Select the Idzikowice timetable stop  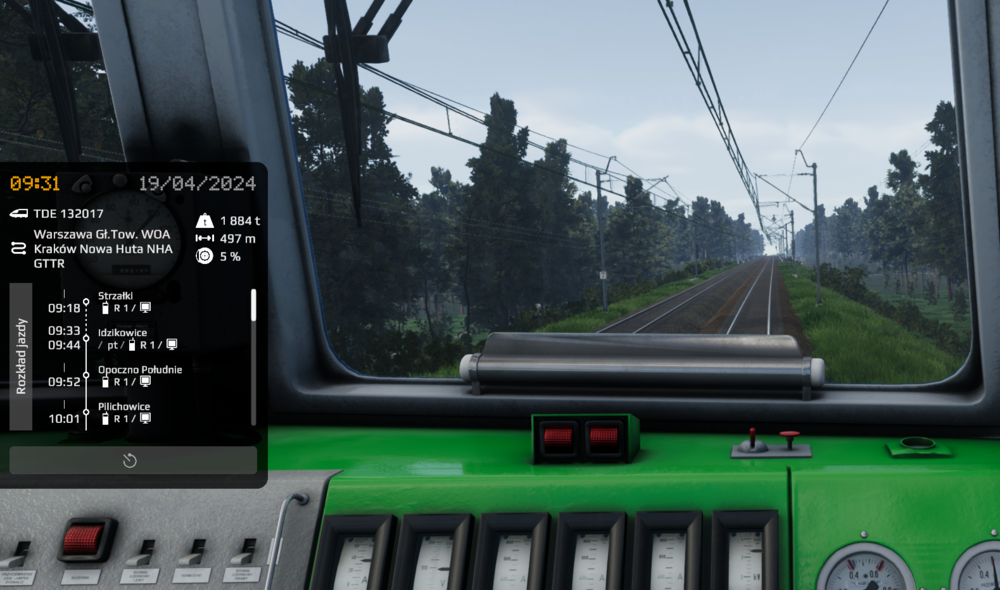[122, 332]
